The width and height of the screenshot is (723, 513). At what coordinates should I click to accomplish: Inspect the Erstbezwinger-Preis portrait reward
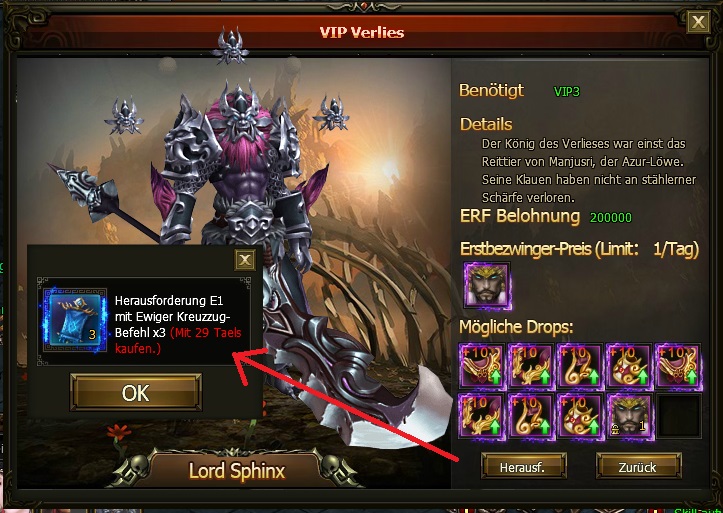[487, 287]
